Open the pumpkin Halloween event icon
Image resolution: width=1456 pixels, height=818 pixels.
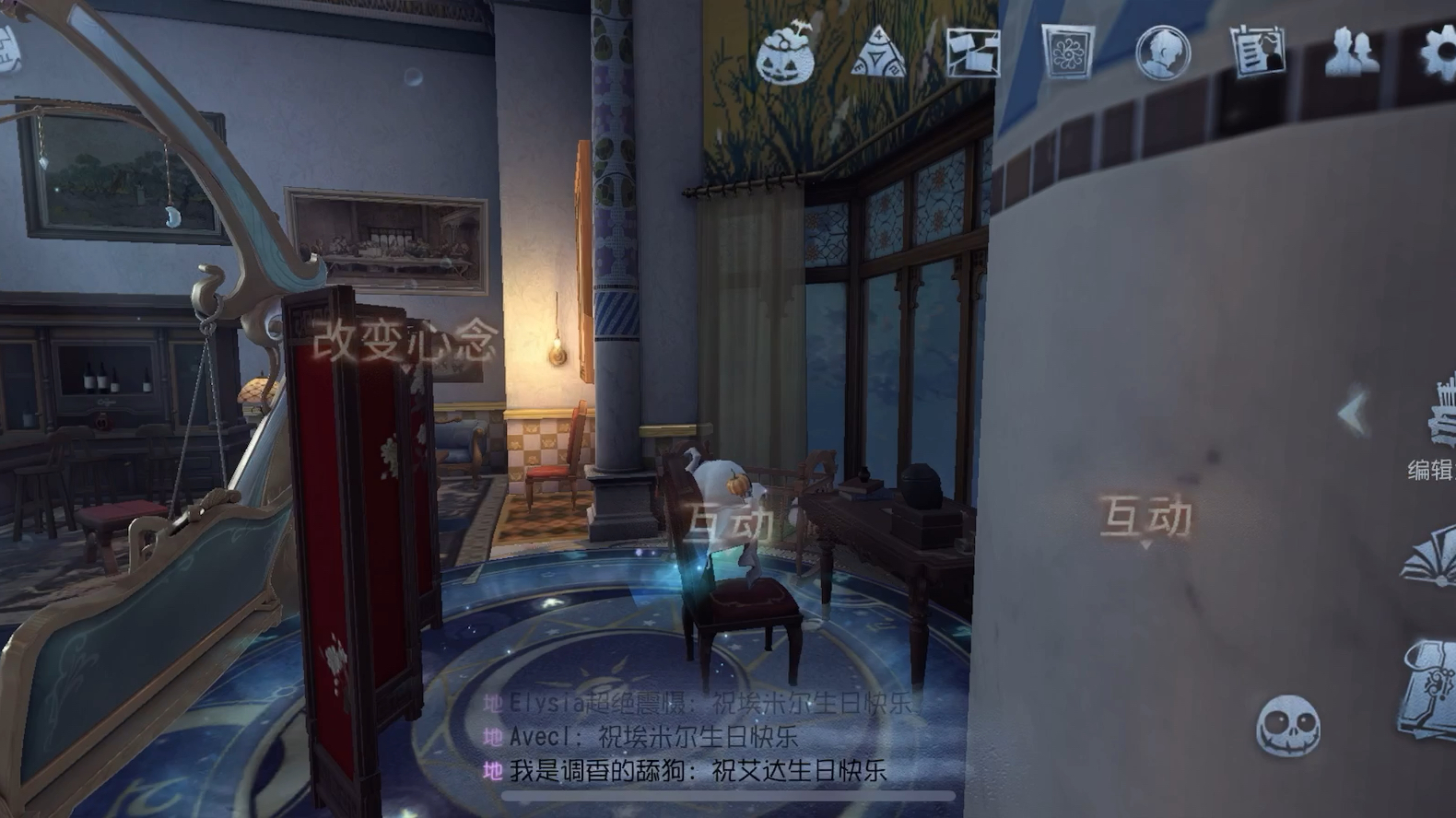(785, 53)
